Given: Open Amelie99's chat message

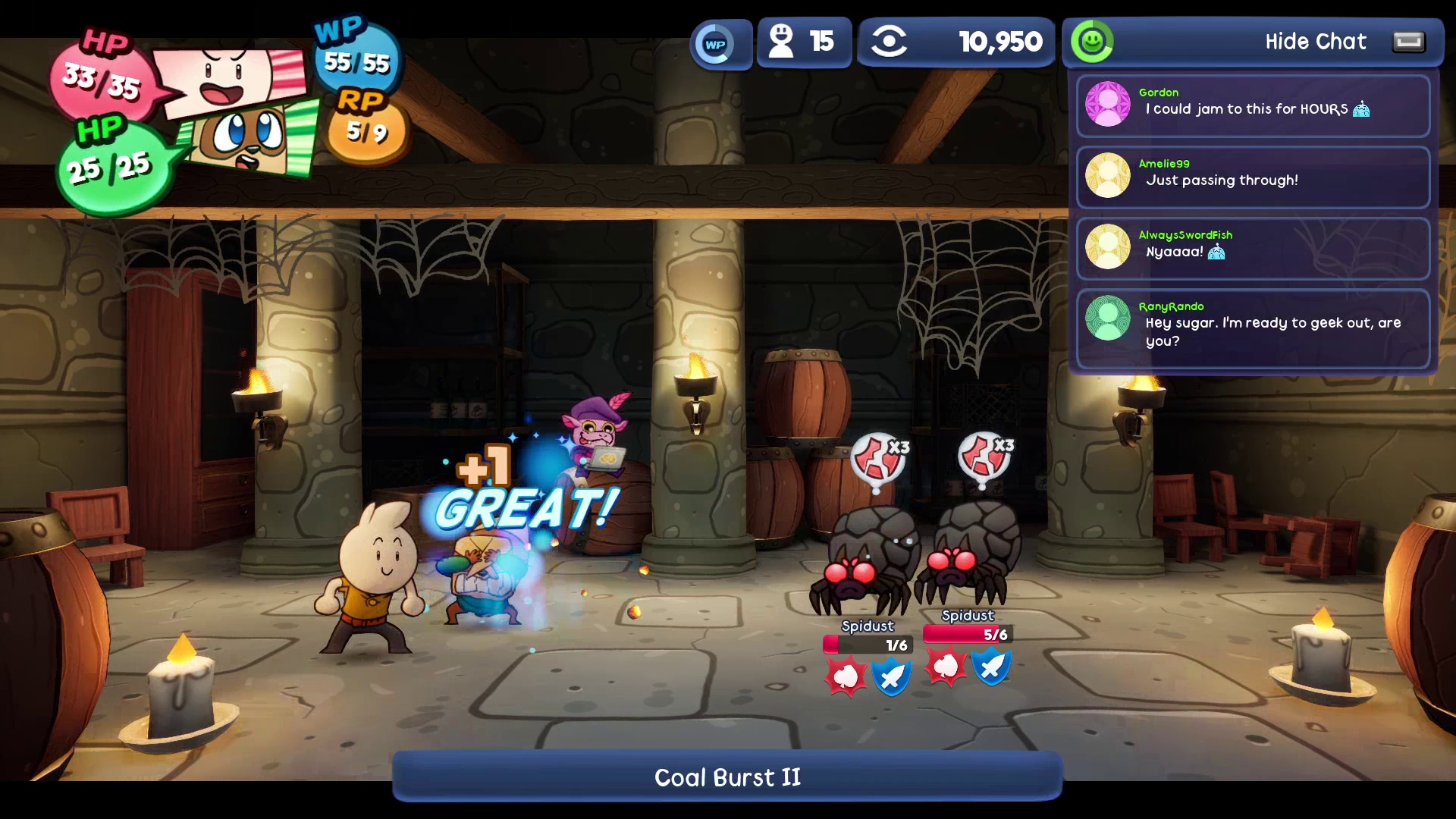Looking at the screenshot, I should pos(1253,177).
